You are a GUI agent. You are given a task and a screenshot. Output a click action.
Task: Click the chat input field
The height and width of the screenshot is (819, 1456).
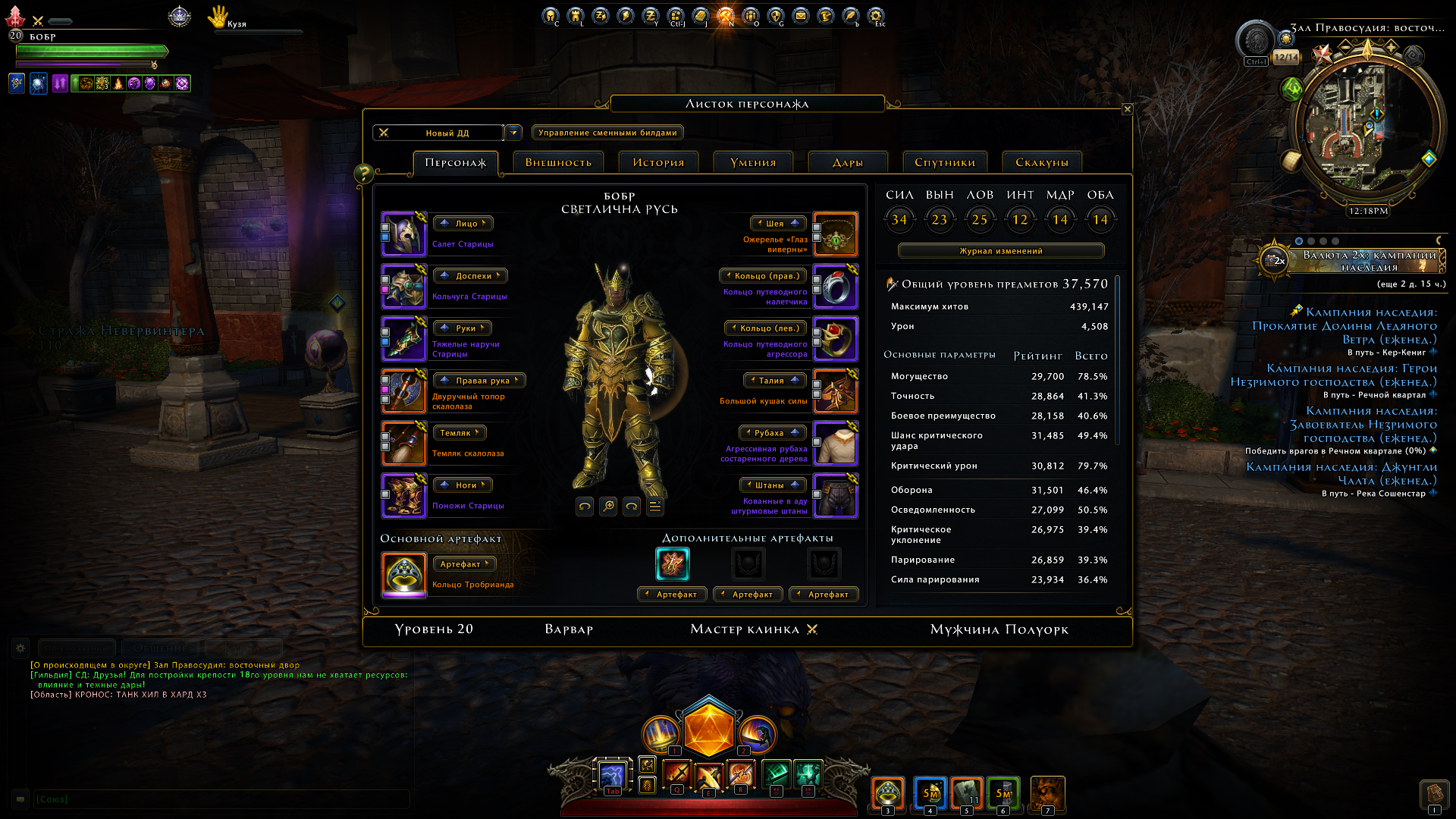(x=221, y=799)
